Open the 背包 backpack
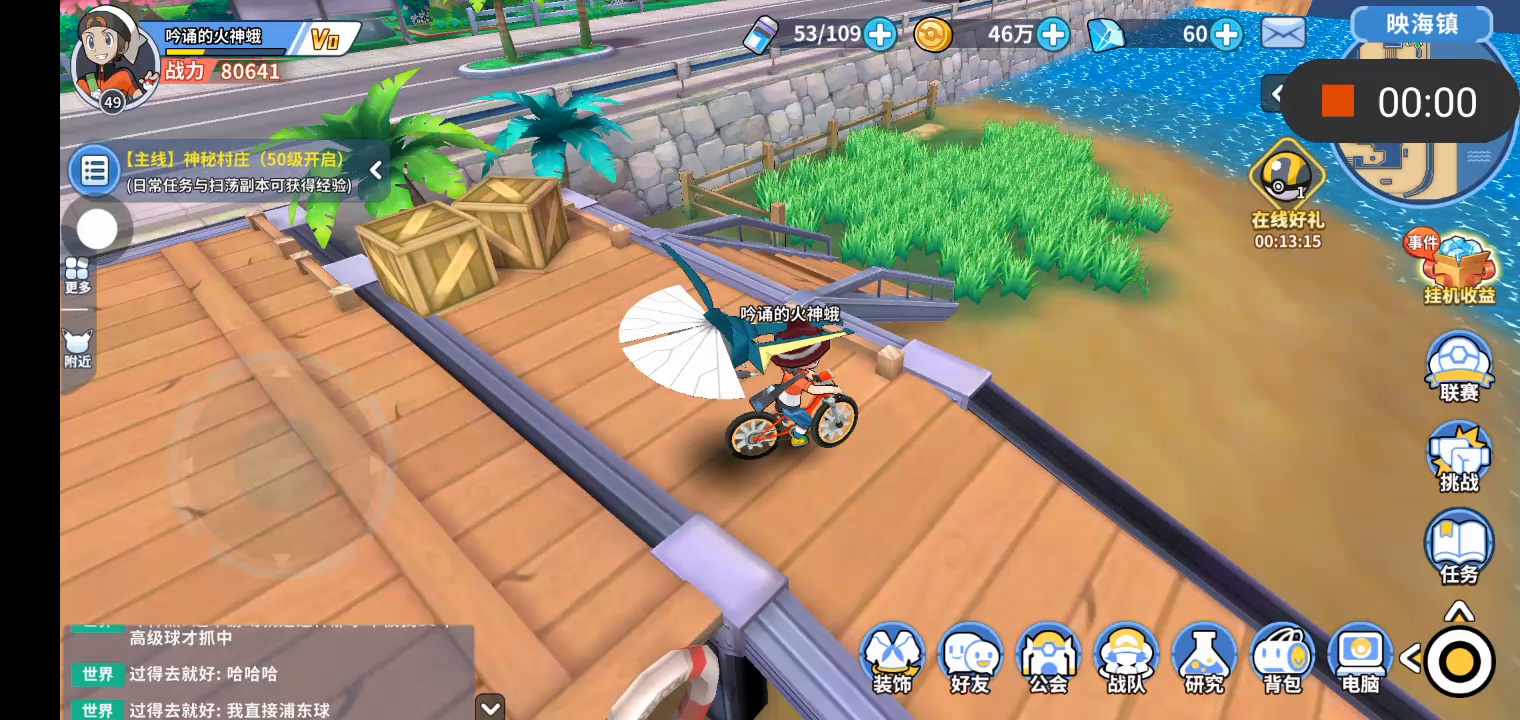 click(x=1282, y=657)
